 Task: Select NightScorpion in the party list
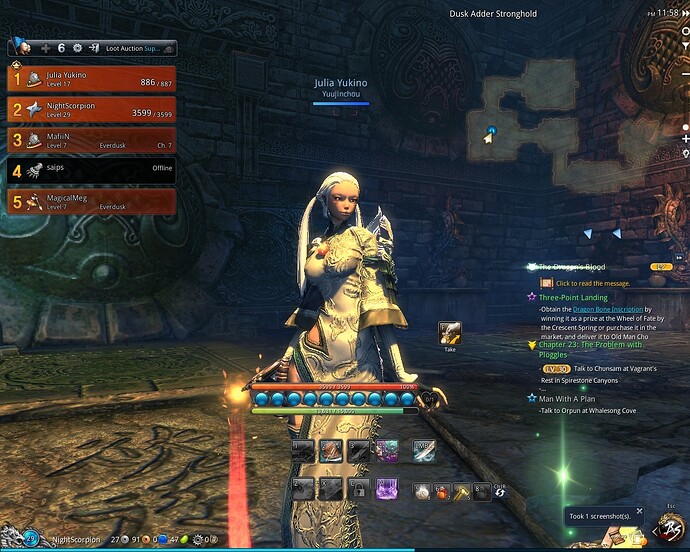(92, 109)
